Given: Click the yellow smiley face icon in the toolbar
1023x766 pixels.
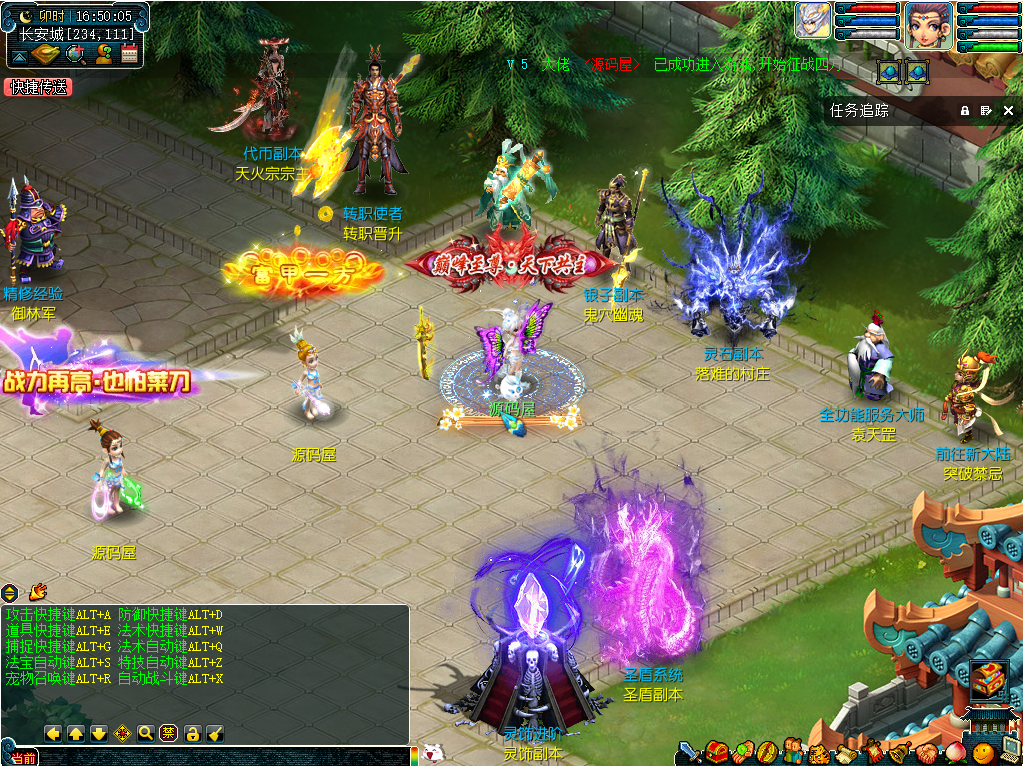Looking at the screenshot, I should 983,751.
